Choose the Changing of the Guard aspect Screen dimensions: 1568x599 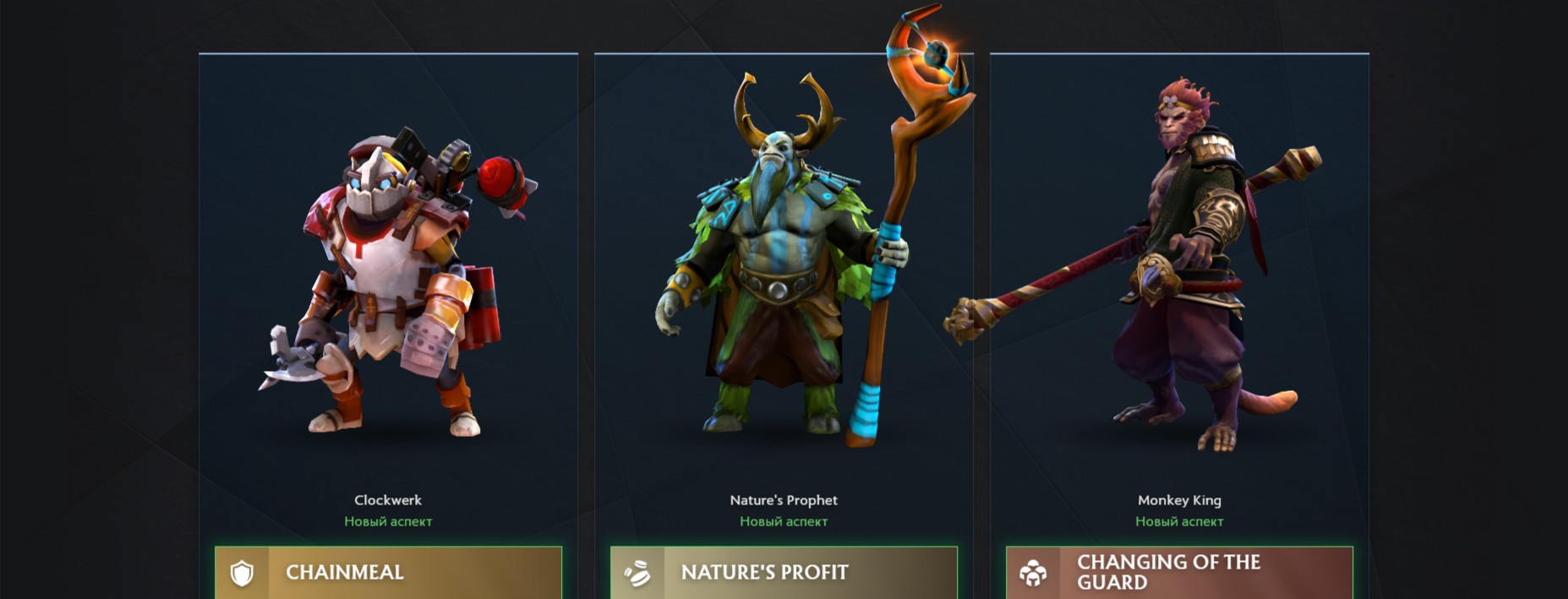[x=1179, y=573]
